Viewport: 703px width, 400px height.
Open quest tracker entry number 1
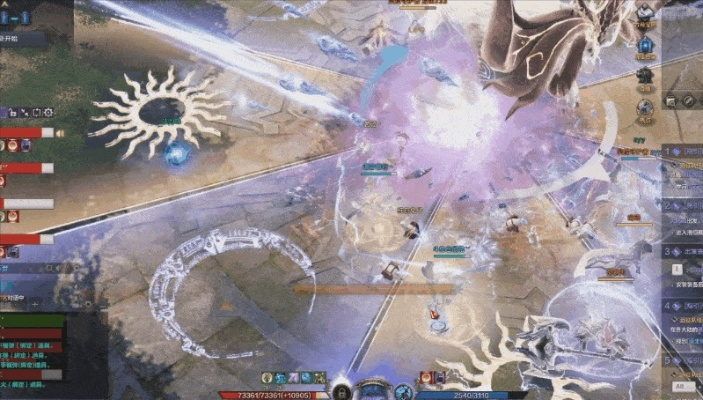coord(684,152)
